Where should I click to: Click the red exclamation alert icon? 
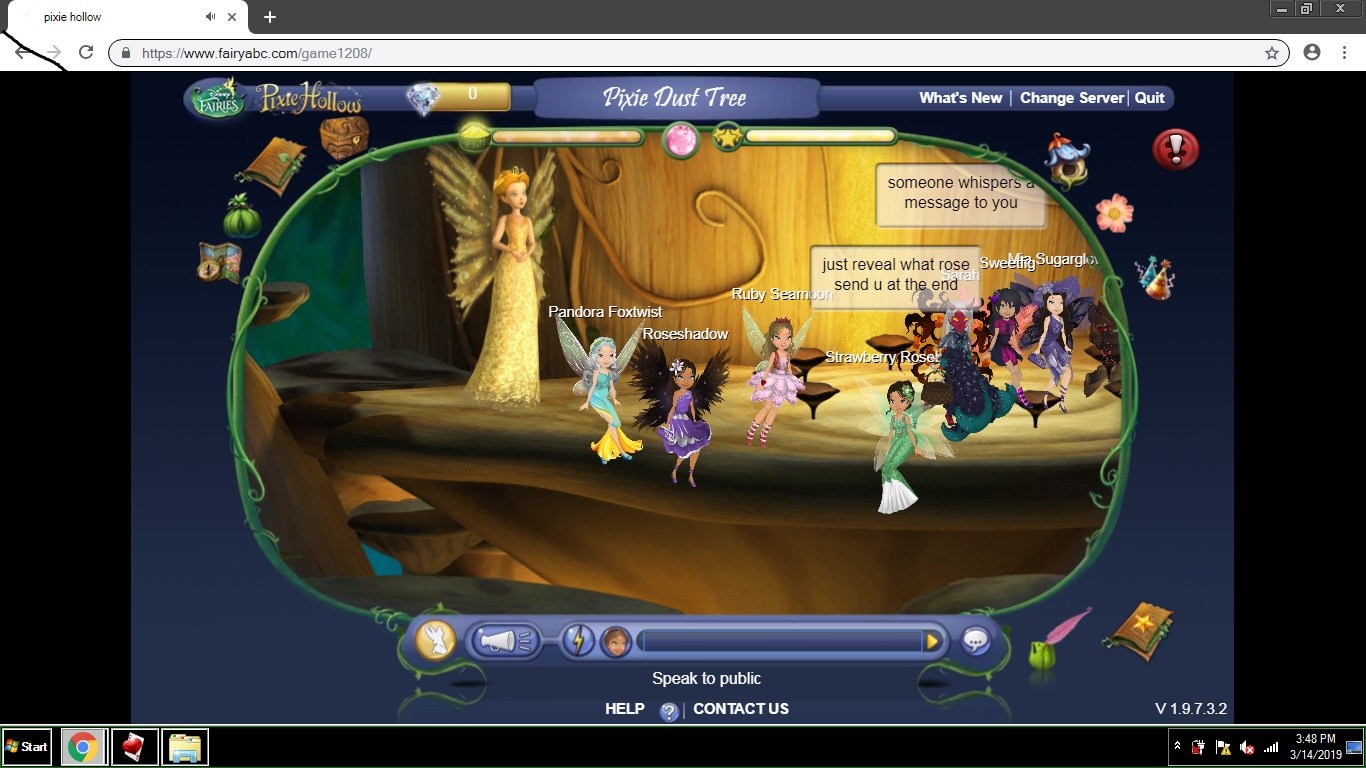pyautogui.click(x=1176, y=148)
